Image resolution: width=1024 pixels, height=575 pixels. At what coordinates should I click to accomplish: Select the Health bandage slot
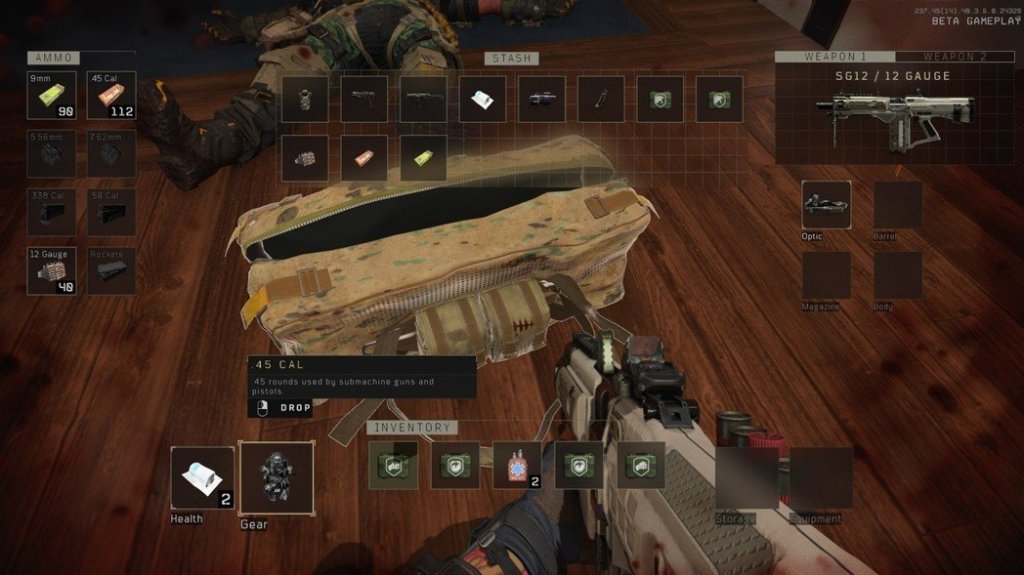[202, 478]
